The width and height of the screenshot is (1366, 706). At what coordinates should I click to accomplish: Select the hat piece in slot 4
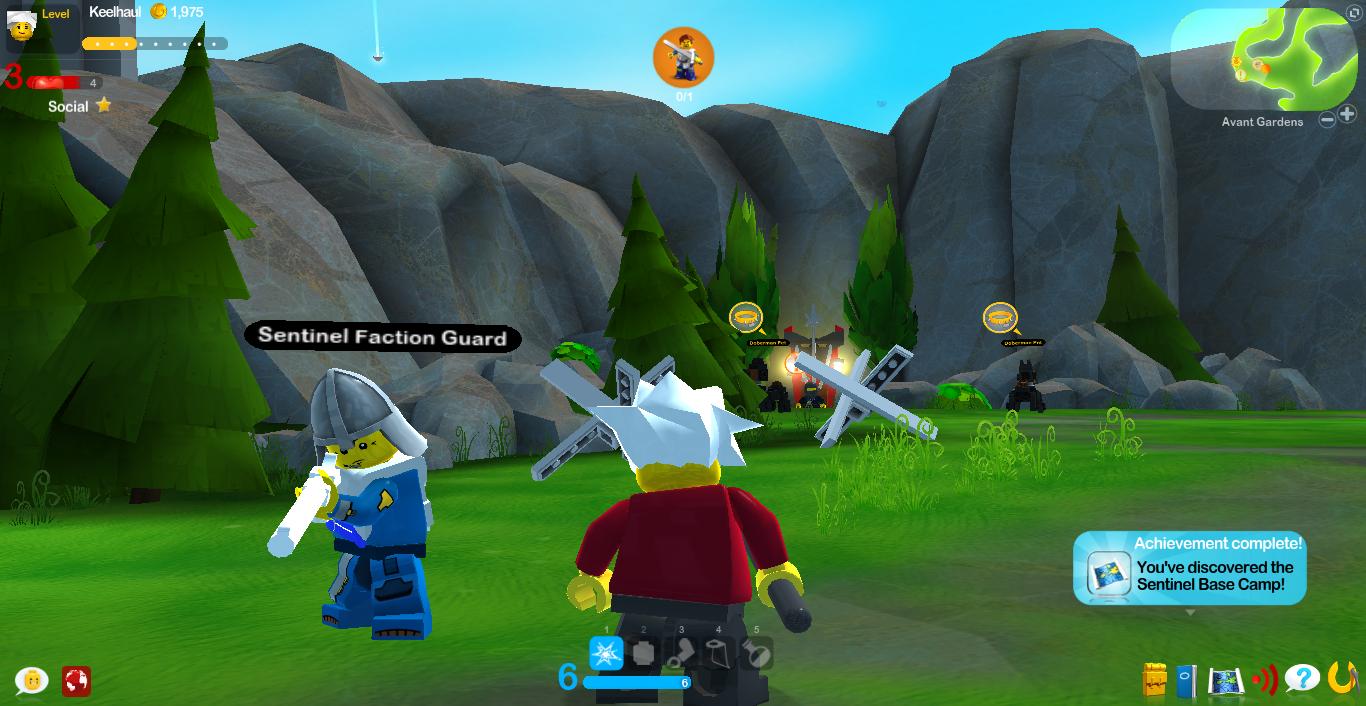719,654
